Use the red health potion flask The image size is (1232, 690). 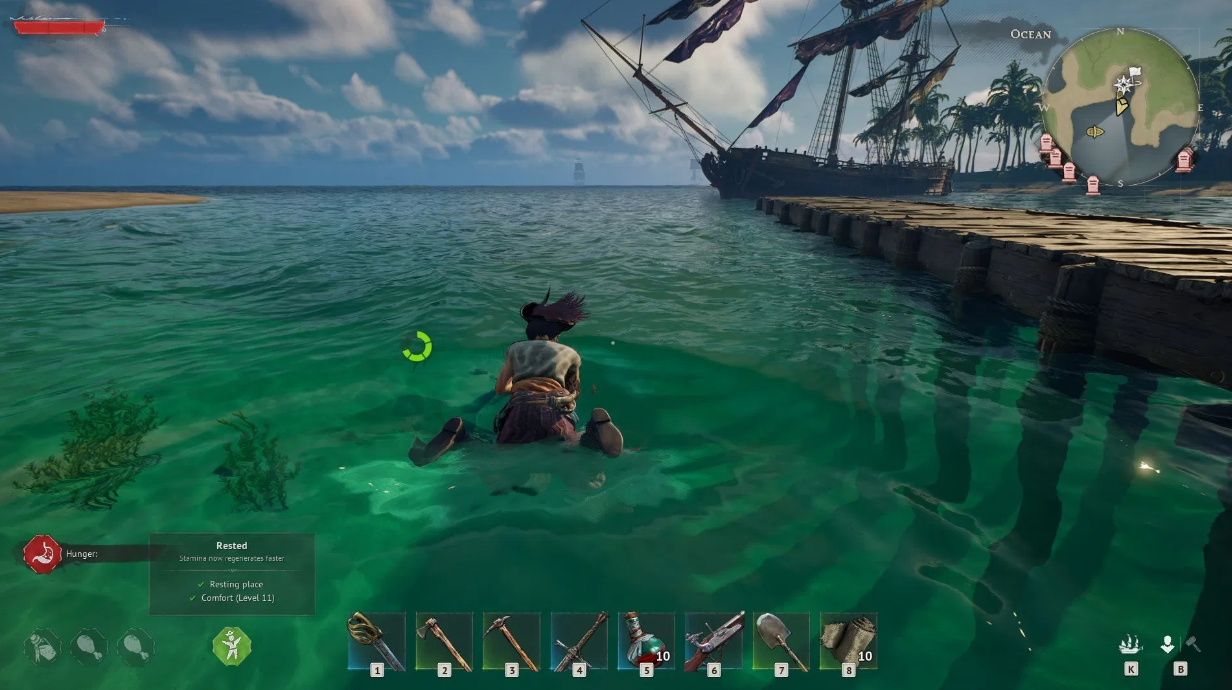(646, 640)
